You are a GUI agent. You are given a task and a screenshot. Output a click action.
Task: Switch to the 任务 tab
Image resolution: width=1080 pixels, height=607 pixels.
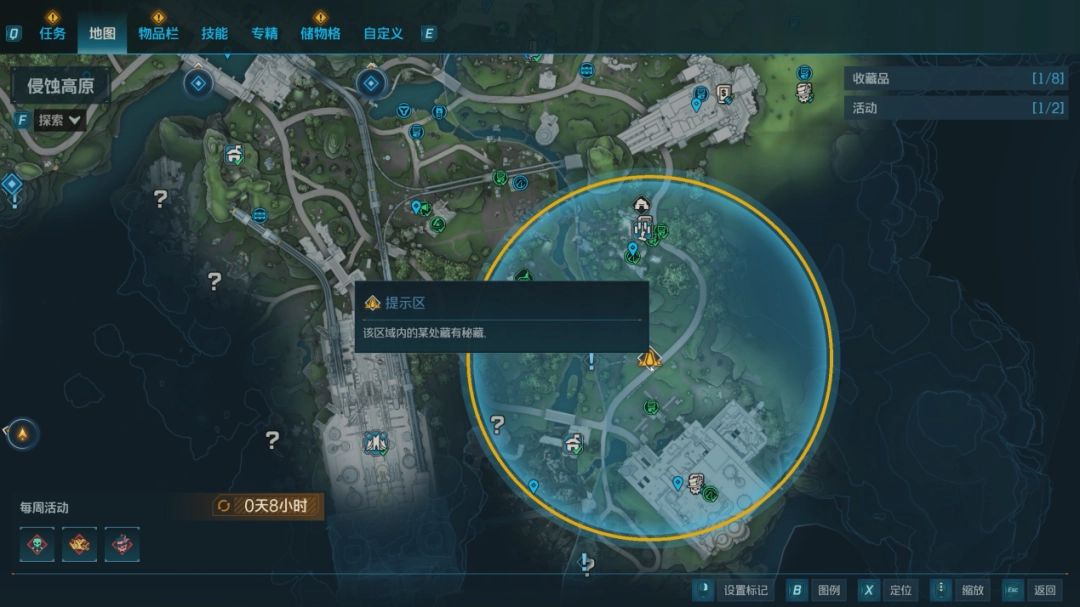click(52, 33)
